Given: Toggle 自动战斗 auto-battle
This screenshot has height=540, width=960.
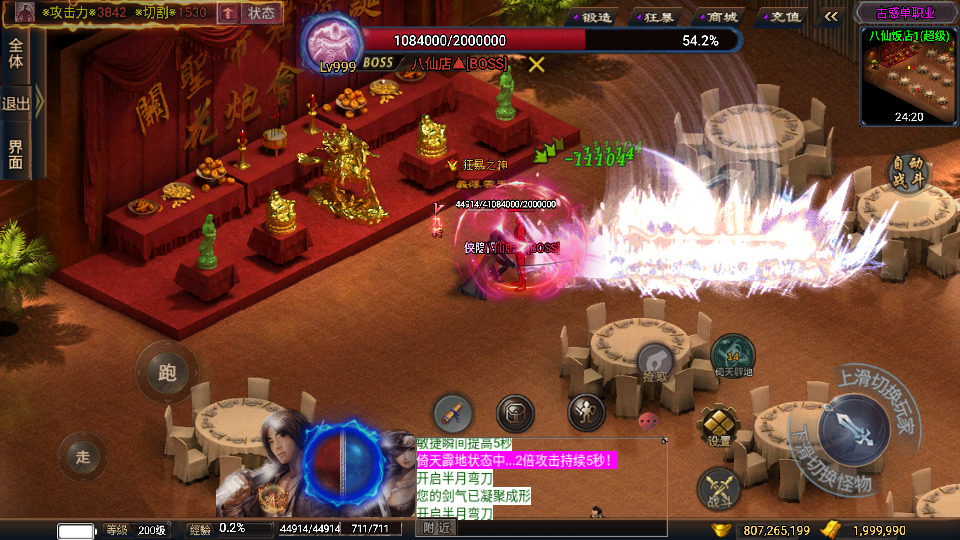Looking at the screenshot, I should 909,172.
